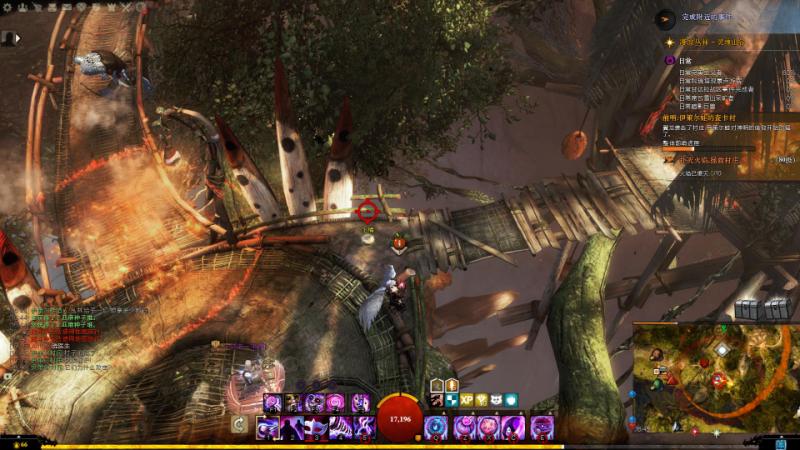Activate weapon skill 5 on the hotbar
Viewport: 800px width, 450px height.
point(363,428)
